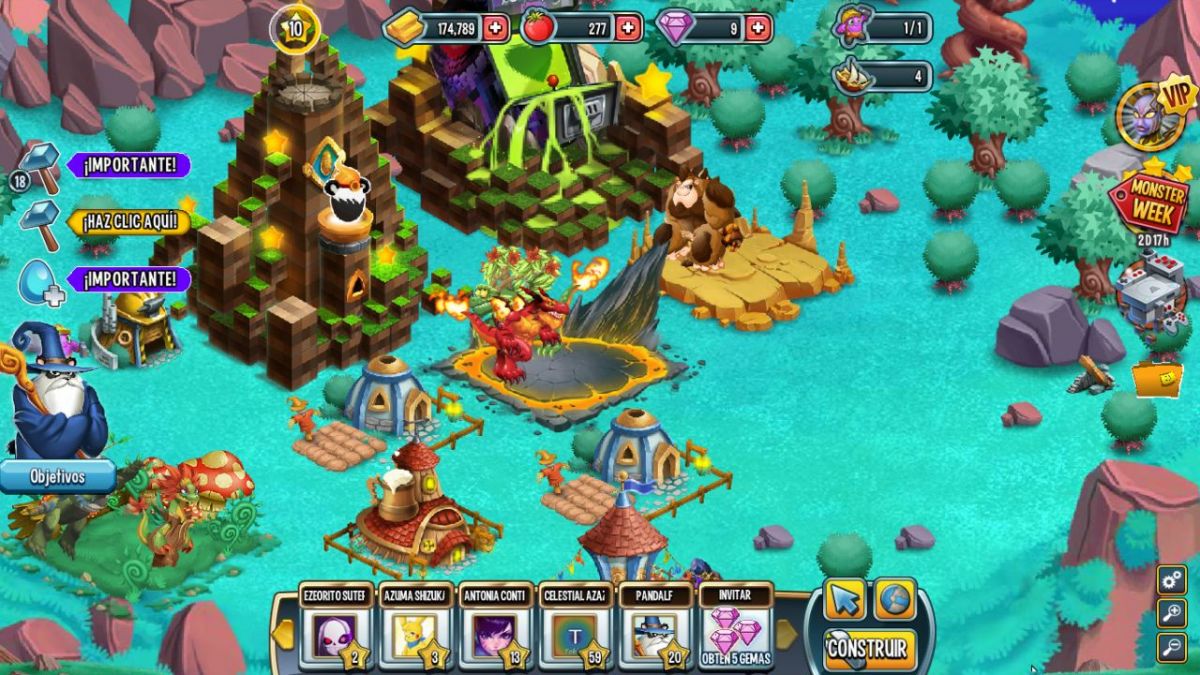Image resolution: width=1200 pixels, height=675 pixels.
Task: Activate the arrow cursor selection tool
Action: pos(844,600)
